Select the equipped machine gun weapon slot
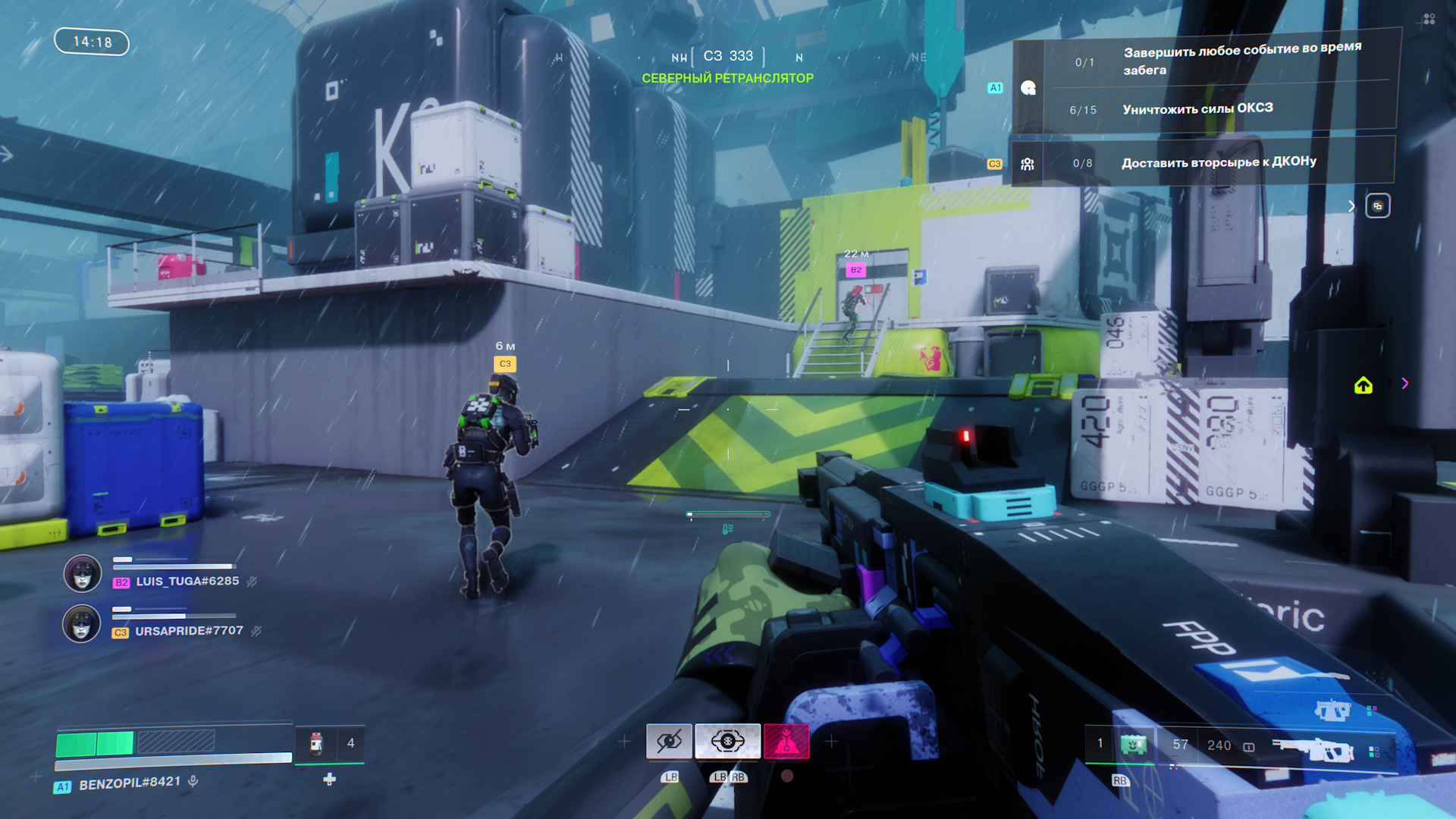Image resolution: width=1456 pixels, height=819 pixels. click(1313, 748)
